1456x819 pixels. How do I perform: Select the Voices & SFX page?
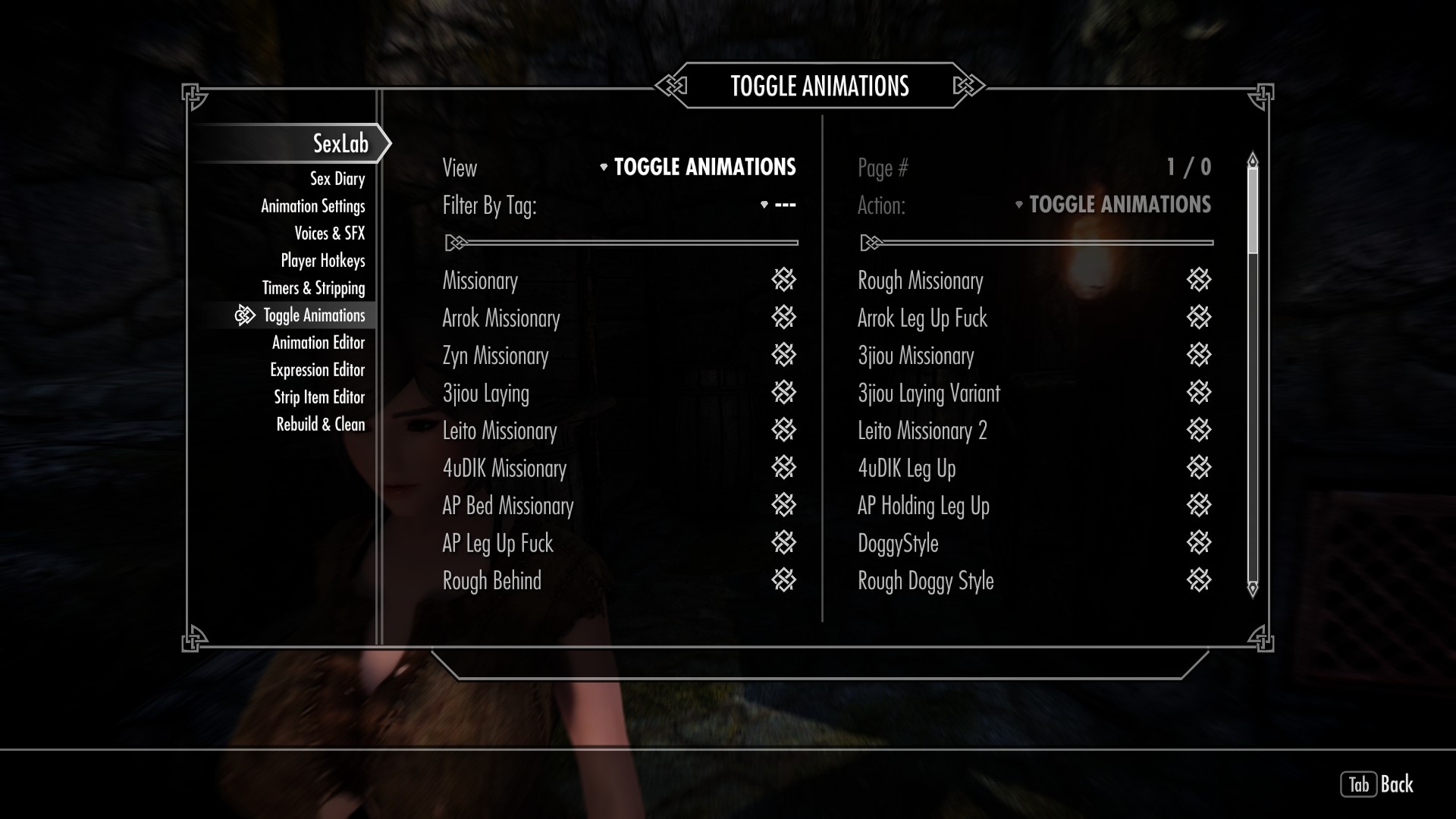[329, 234]
